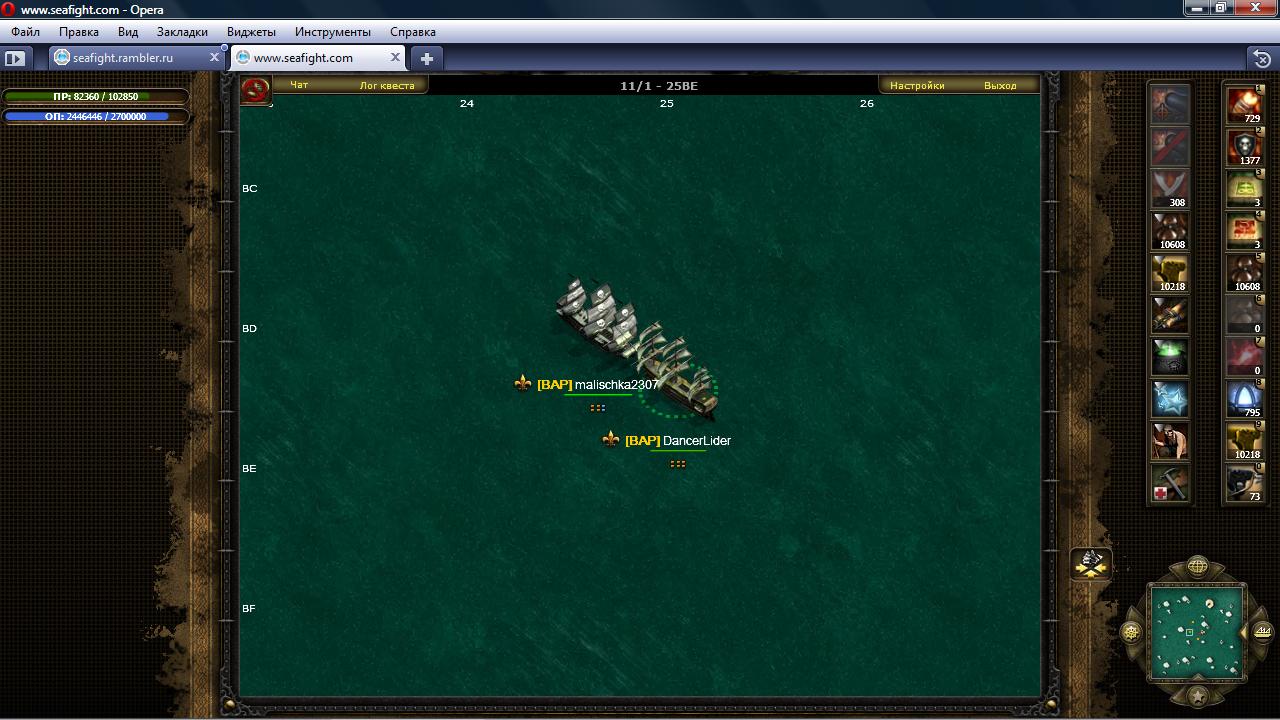This screenshot has width=1280, height=720.
Task: Activate the green cauldron action icon
Action: (1169, 356)
